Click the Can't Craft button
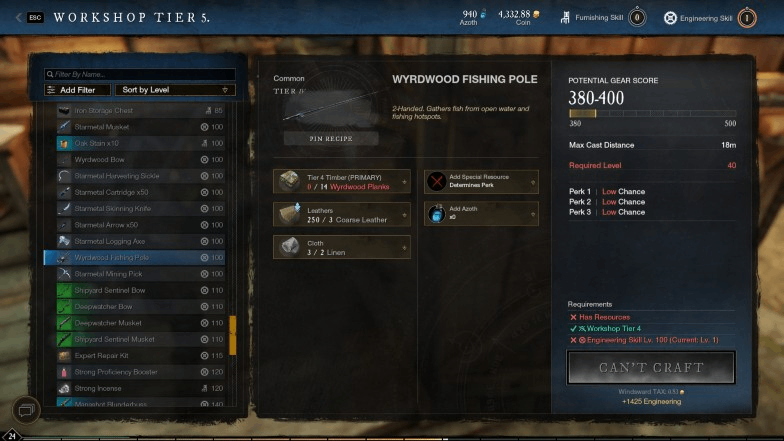This screenshot has width=784, height=441. (651, 367)
